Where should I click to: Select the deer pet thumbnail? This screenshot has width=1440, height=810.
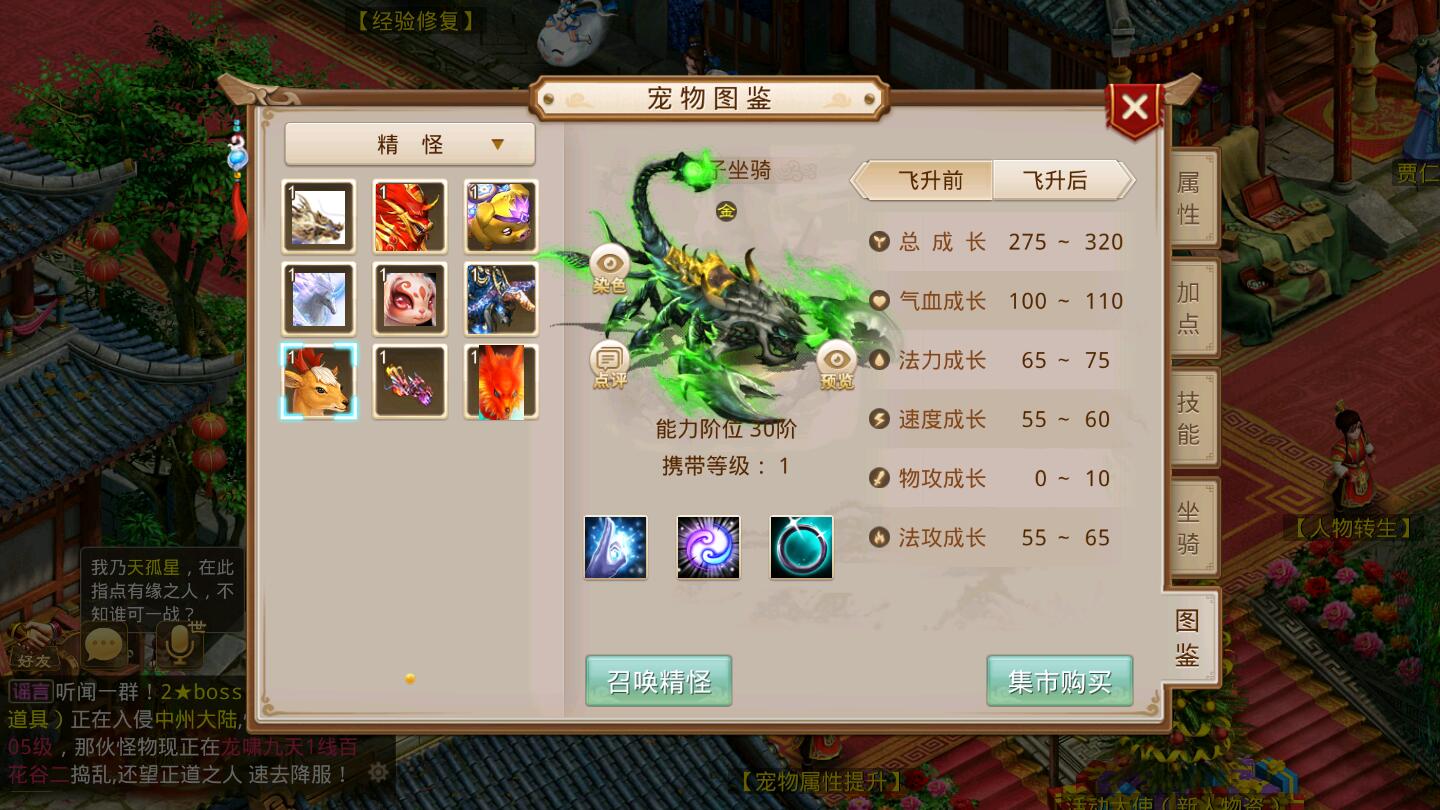318,381
